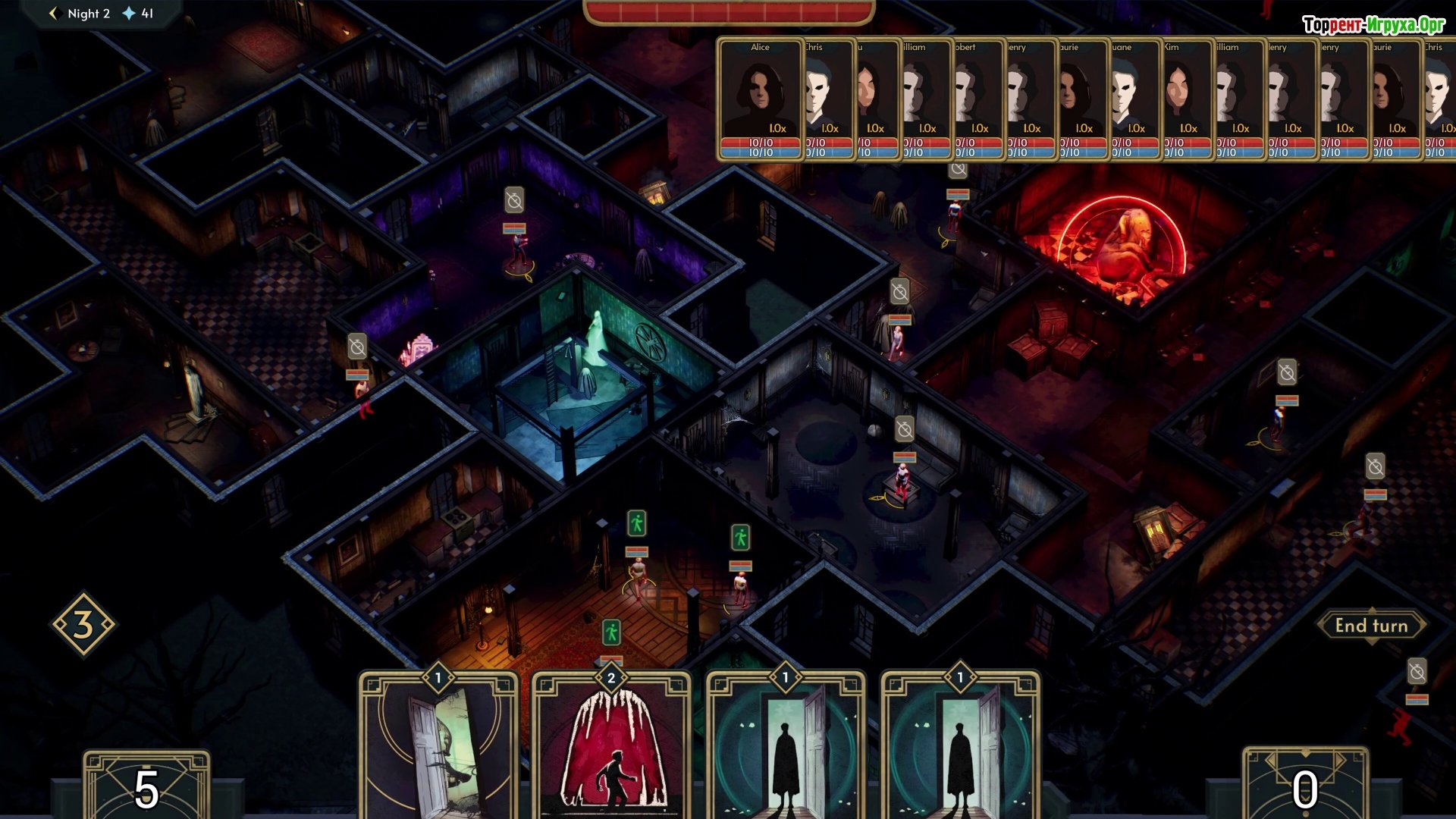The image size is (1456, 819).
Task: Go back using the Night 2 arrow
Action: tap(53, 14)
